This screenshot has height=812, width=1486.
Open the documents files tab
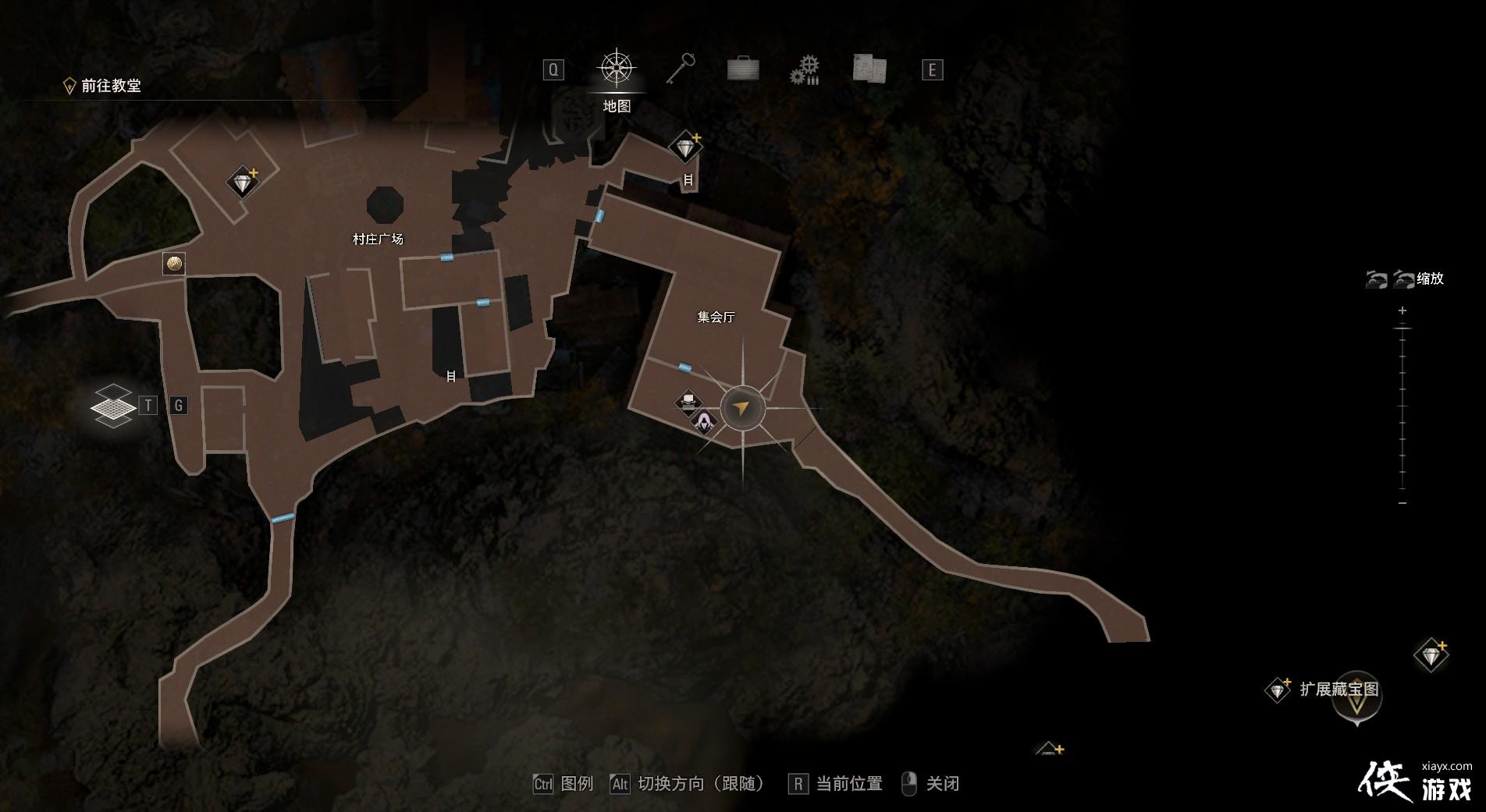pos(869,69)
